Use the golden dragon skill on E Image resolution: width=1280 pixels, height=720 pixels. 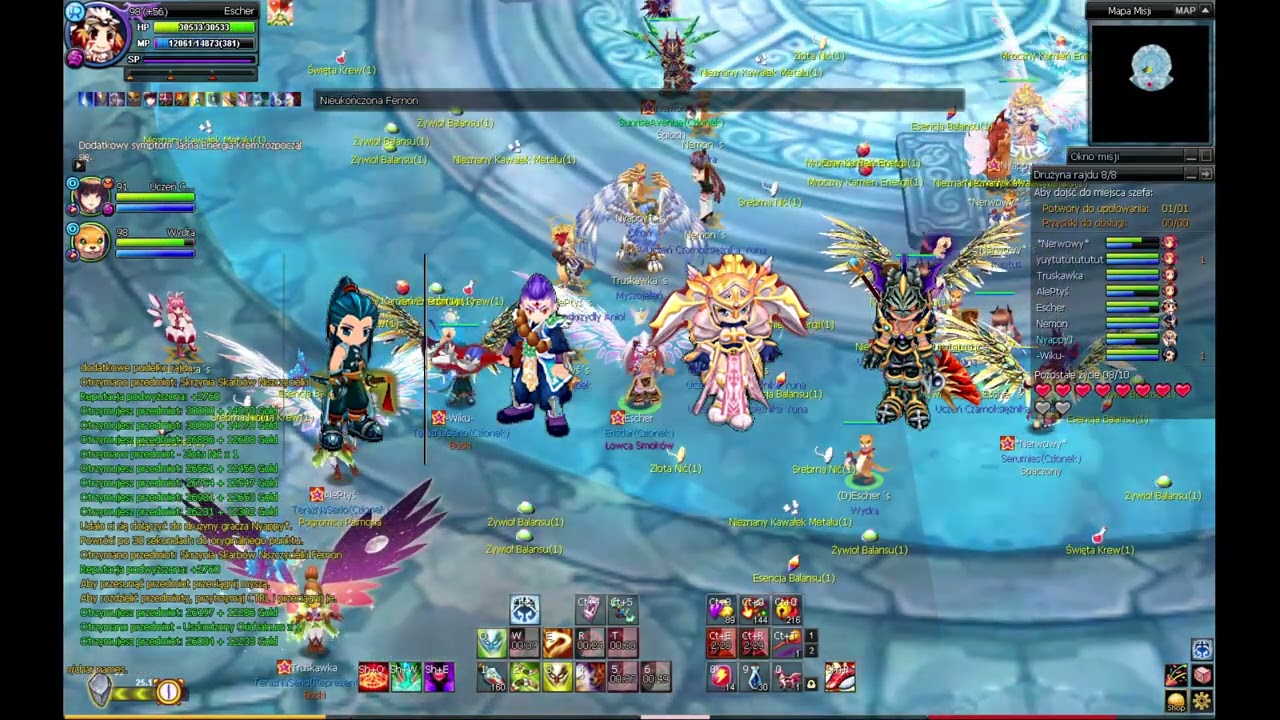tap(557, 643)
